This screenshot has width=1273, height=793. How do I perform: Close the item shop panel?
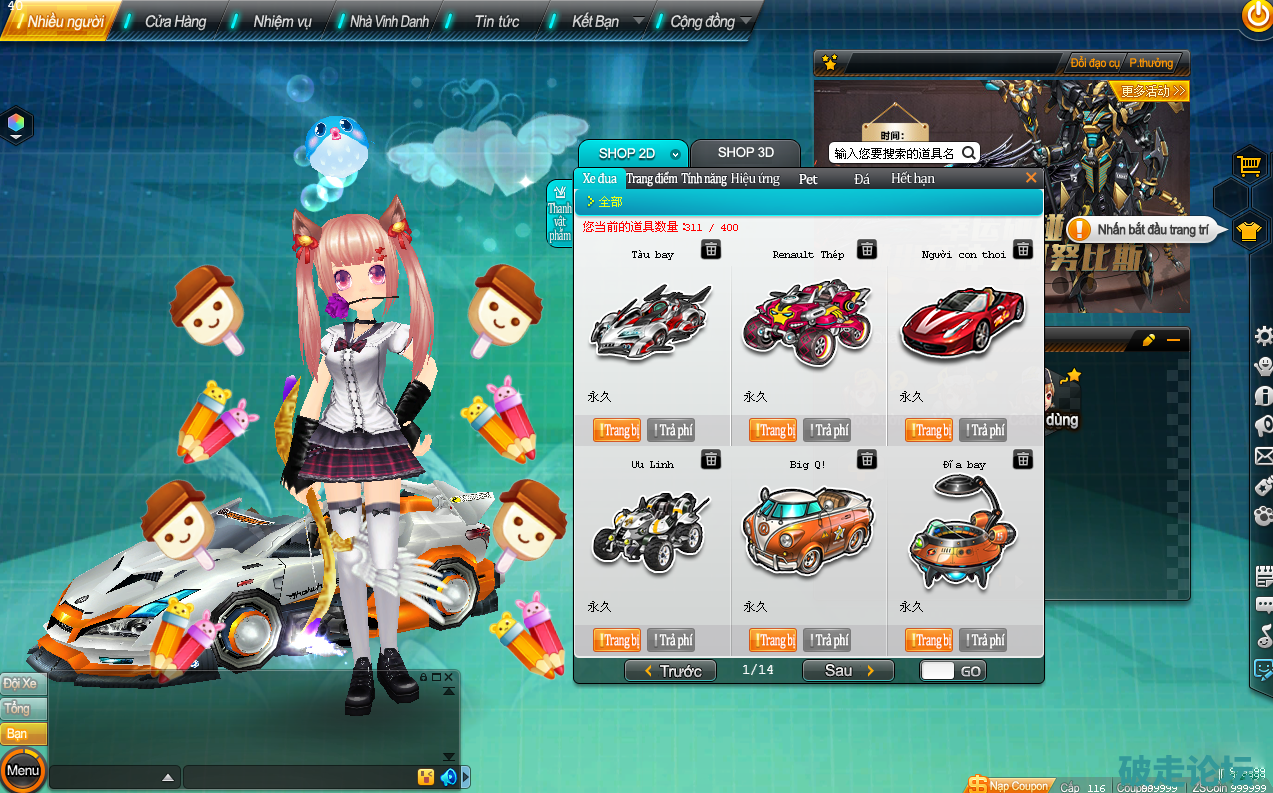(1031, 178)
